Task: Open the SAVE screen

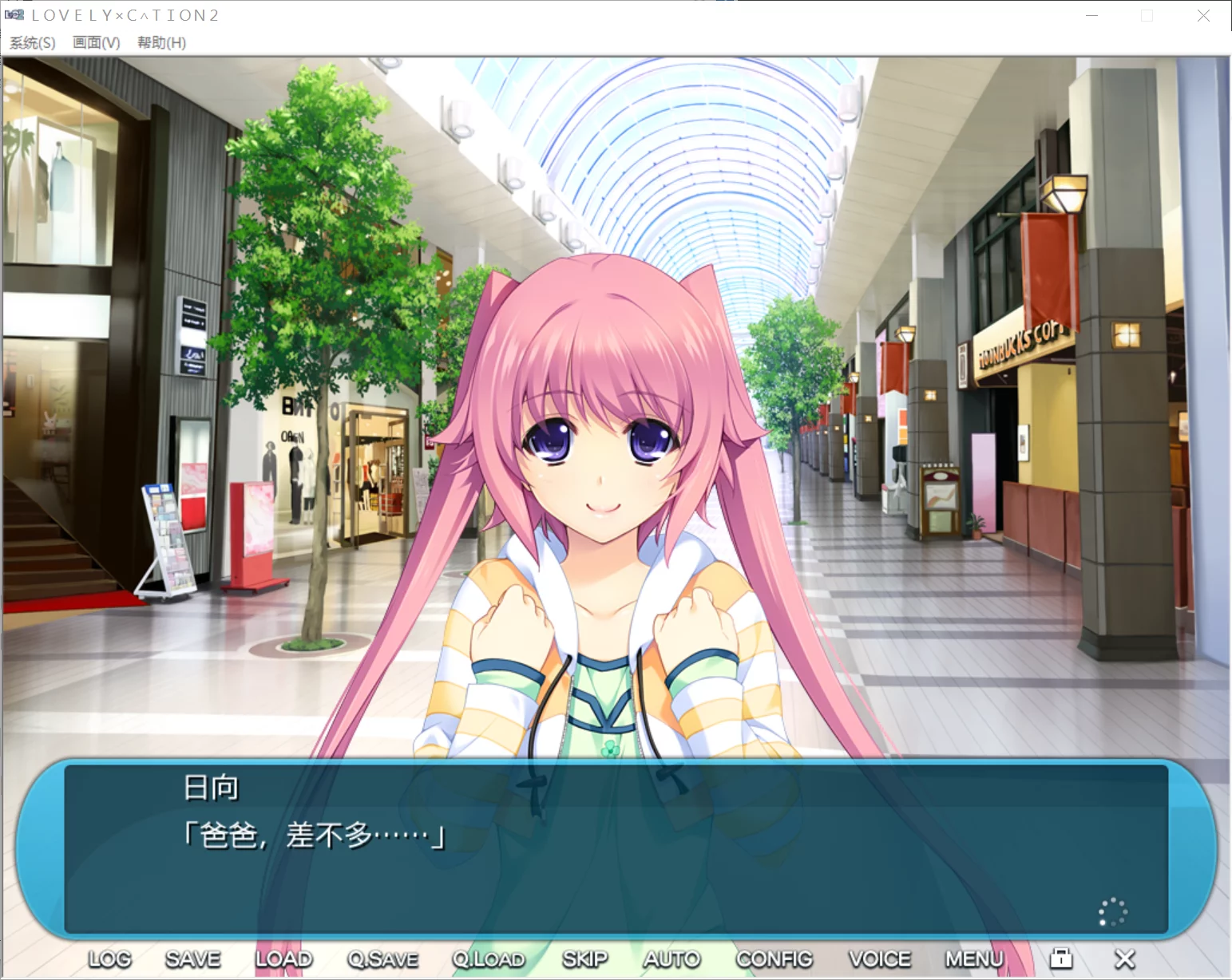Action: point(192,958)
